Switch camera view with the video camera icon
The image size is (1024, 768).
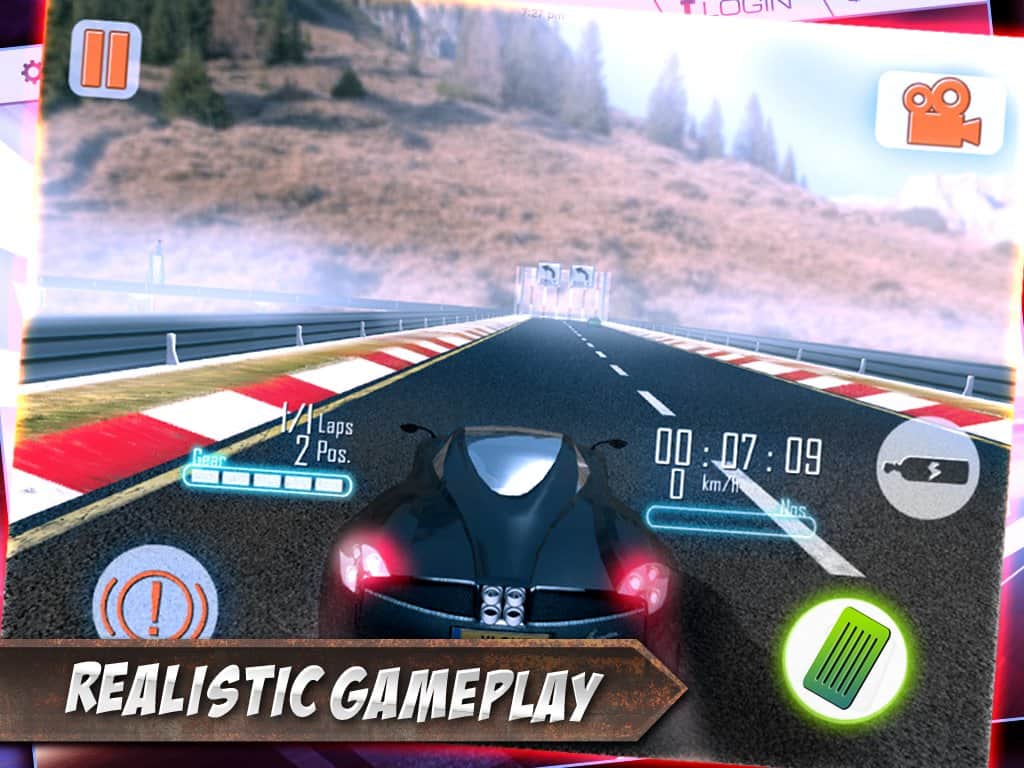(x=939, y=112)
